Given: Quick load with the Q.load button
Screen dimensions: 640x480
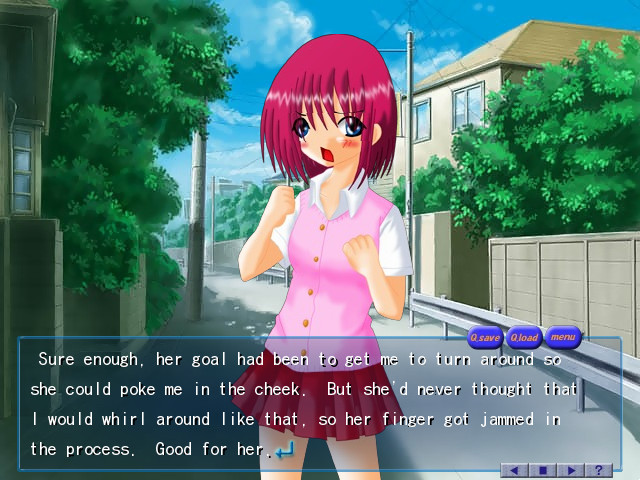Looking at the screenshot, I should (524, 337).
